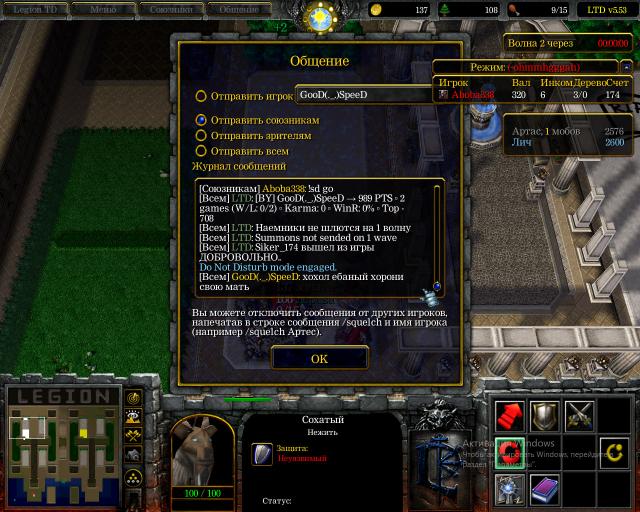Activate the crossed swords attack command
640x512 pixels.
580,416
